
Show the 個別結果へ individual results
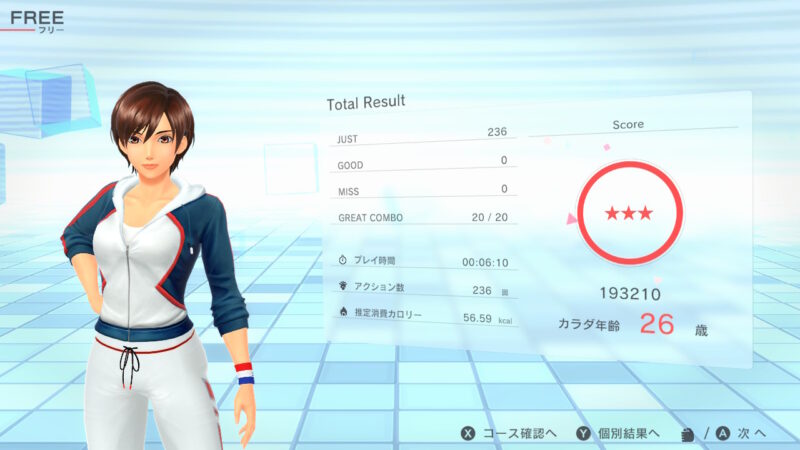pos(617,433)
